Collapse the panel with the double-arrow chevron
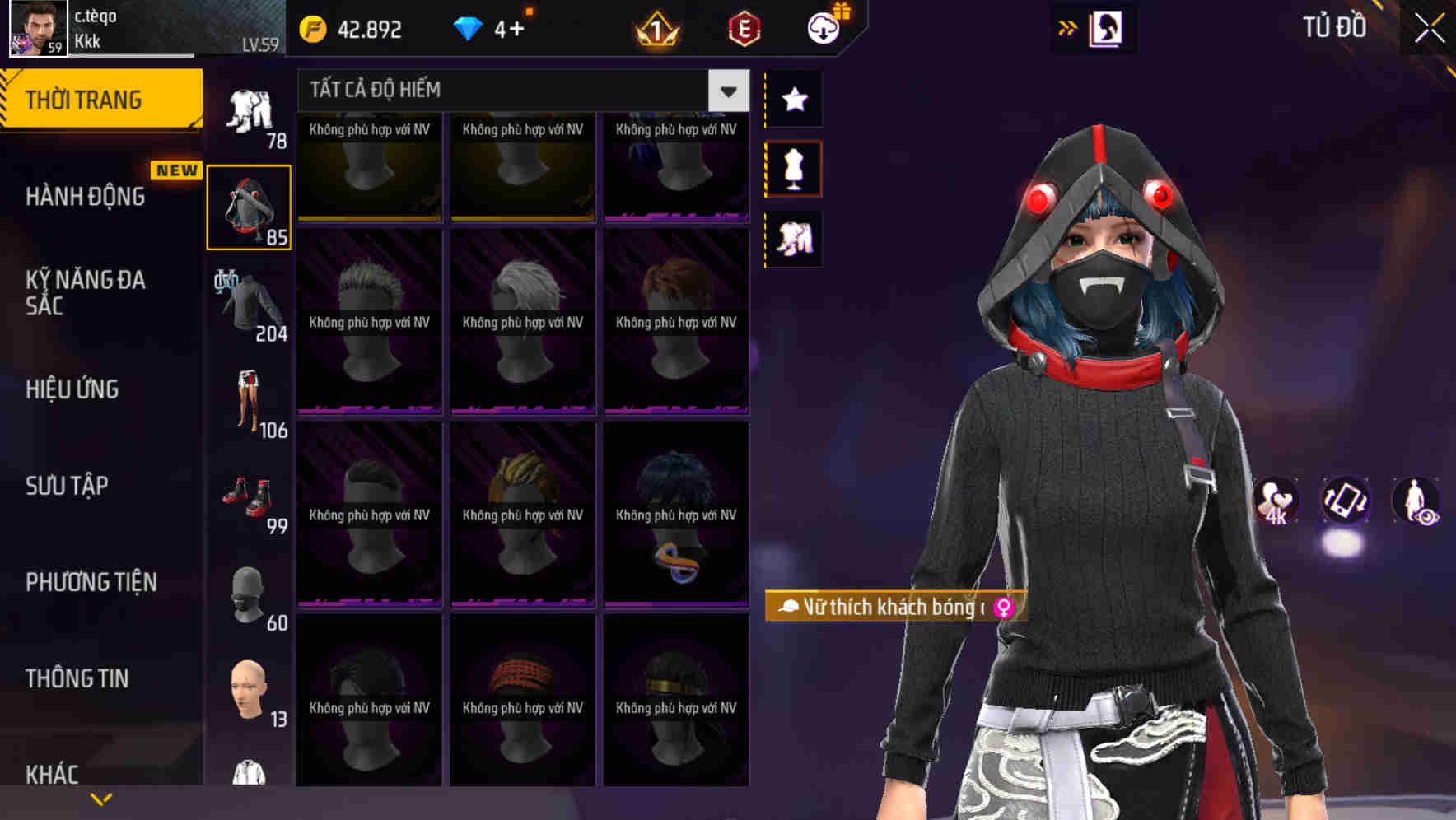Screen dimensions: 1456x820 (1068, 27)
